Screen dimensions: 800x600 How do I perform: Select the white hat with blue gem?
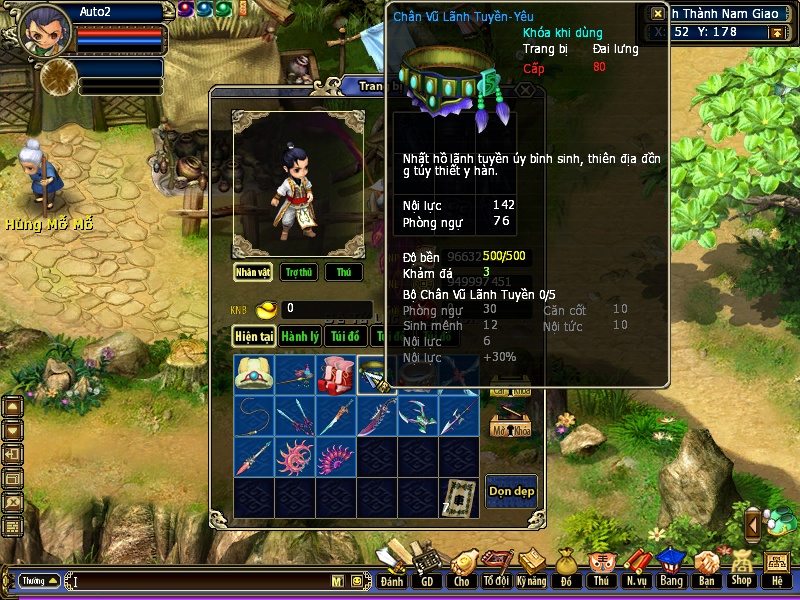254,375
